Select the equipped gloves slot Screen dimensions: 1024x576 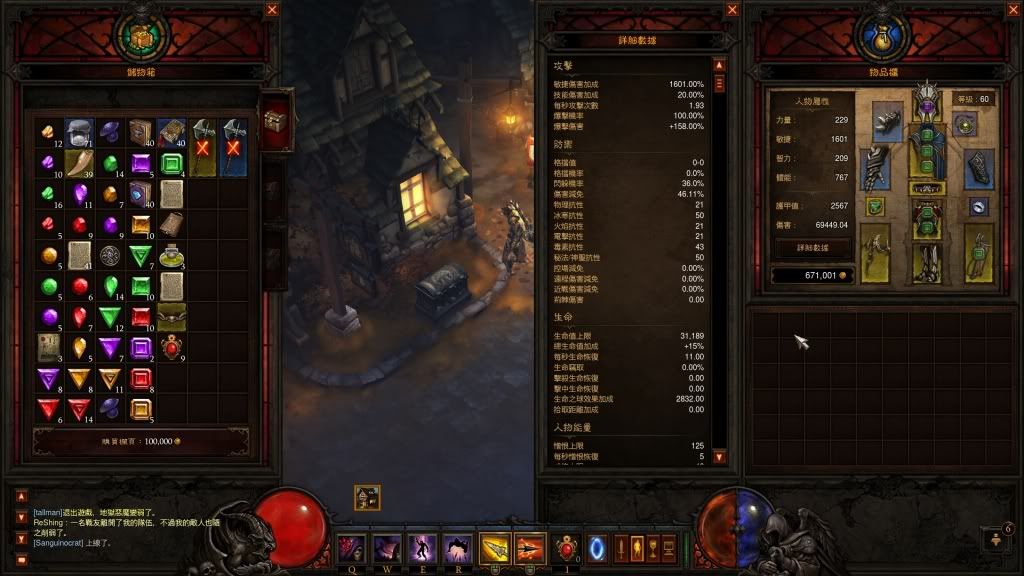875,167
